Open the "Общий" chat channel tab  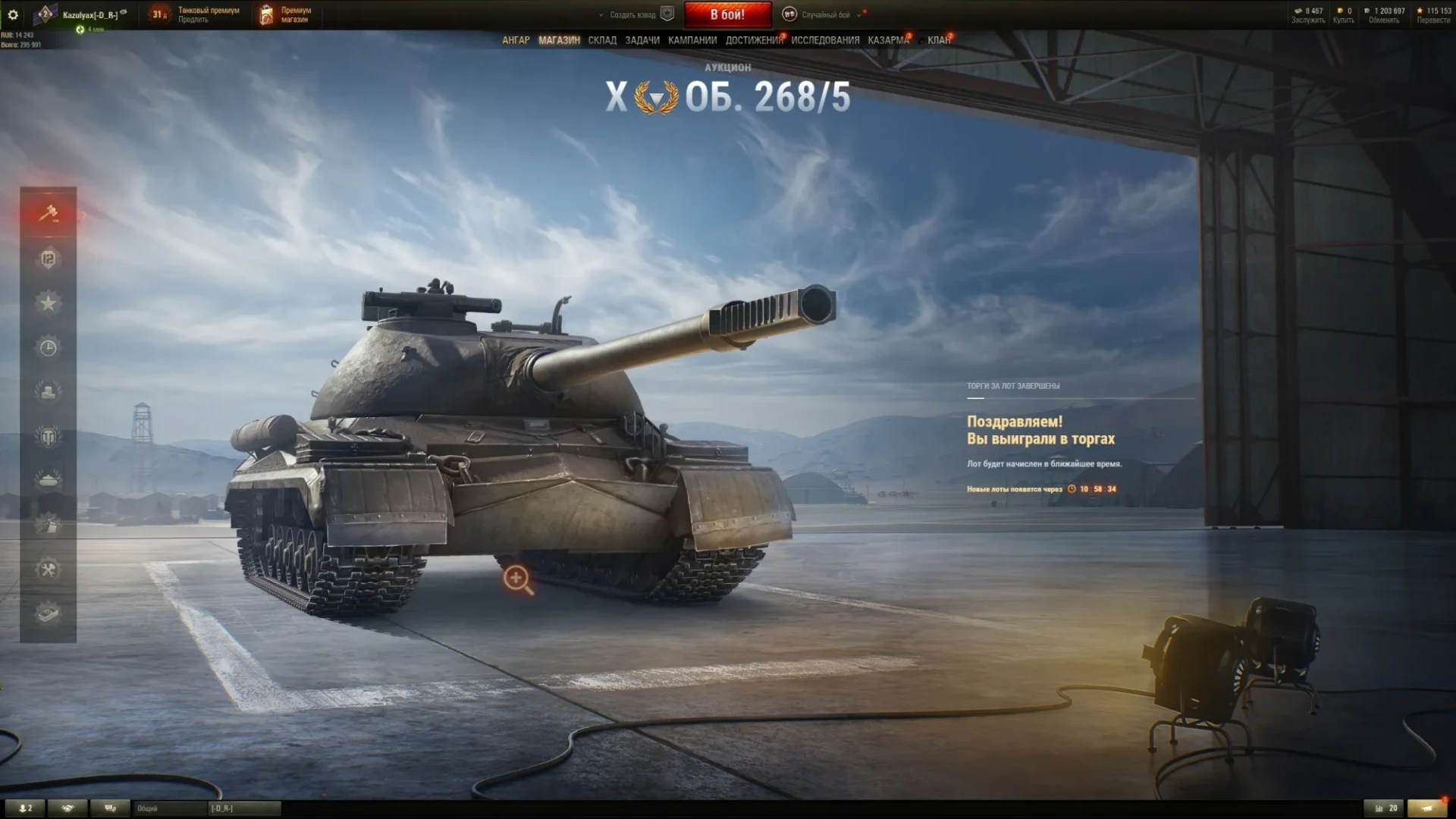click(x=168, y=808)
